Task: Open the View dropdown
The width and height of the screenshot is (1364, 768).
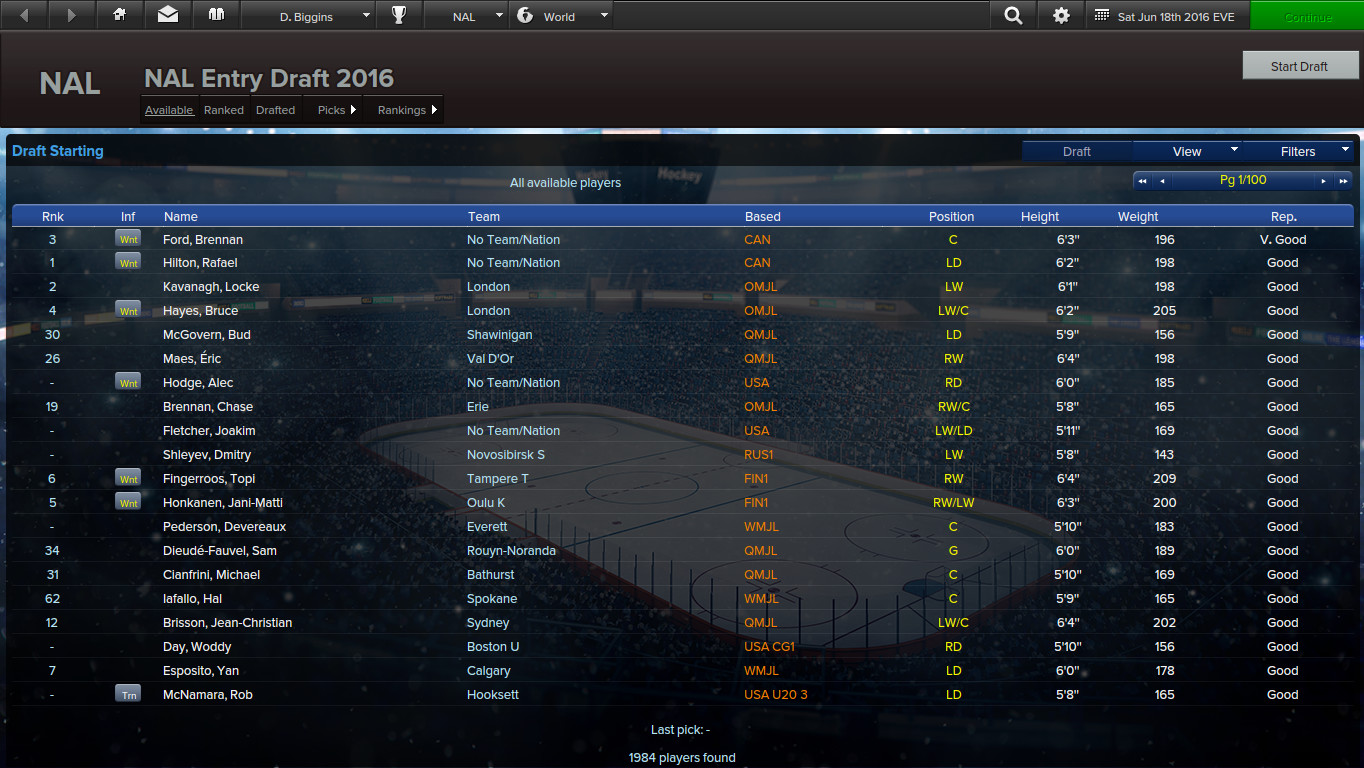Action: click(1187, 151)
